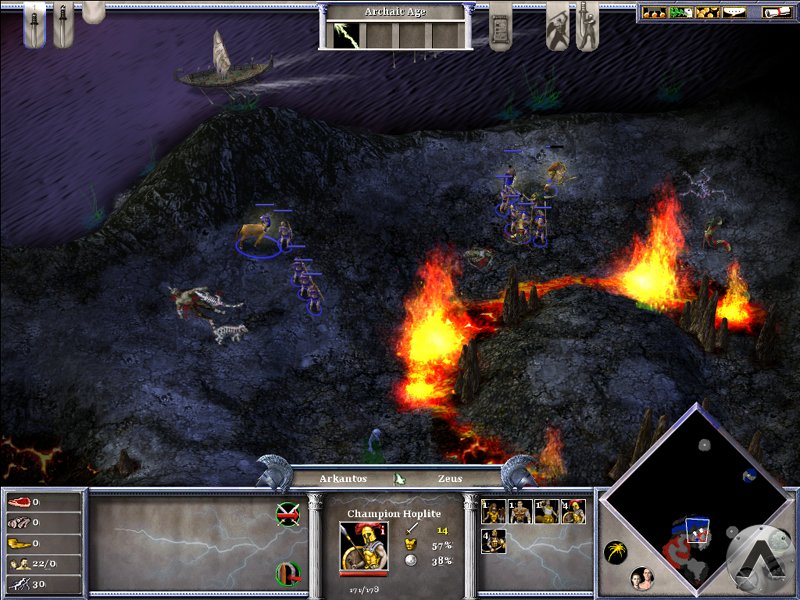Click the crossed swords command button
The width and height of the screenshot is (800, 600).
pyautogui.click(x=288, y=514)
